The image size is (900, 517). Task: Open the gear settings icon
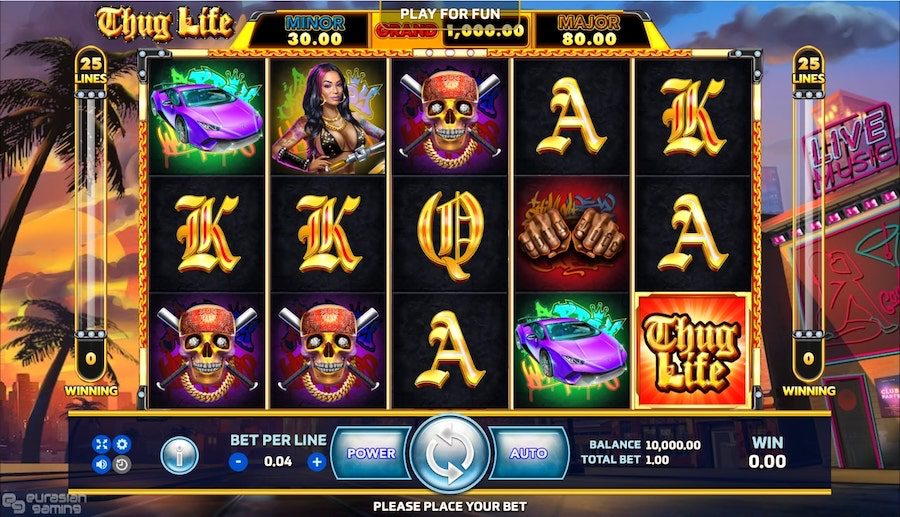coord(122,444)
